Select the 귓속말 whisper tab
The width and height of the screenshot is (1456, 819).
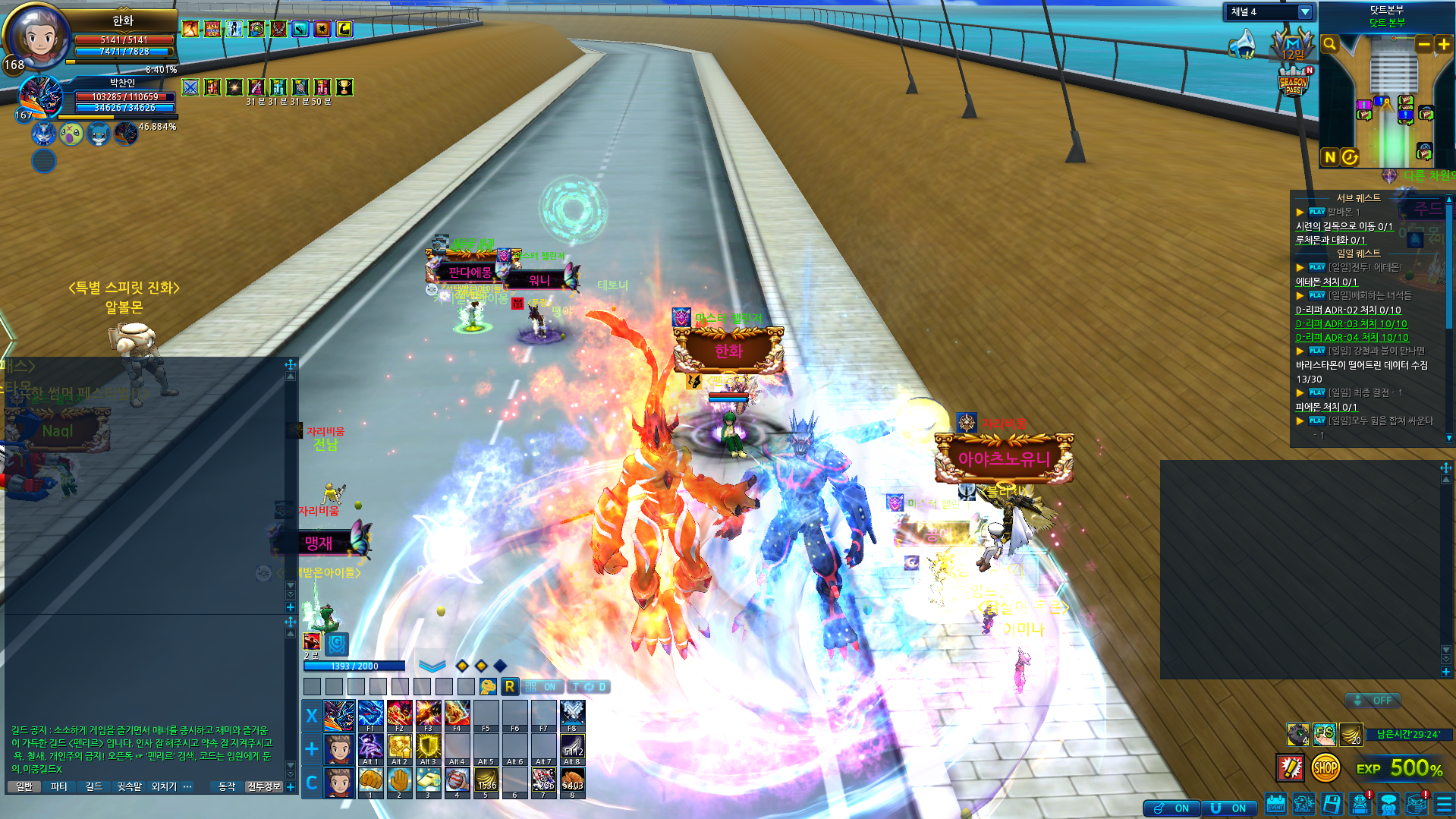pyautogui.click(x=129, y=786)
